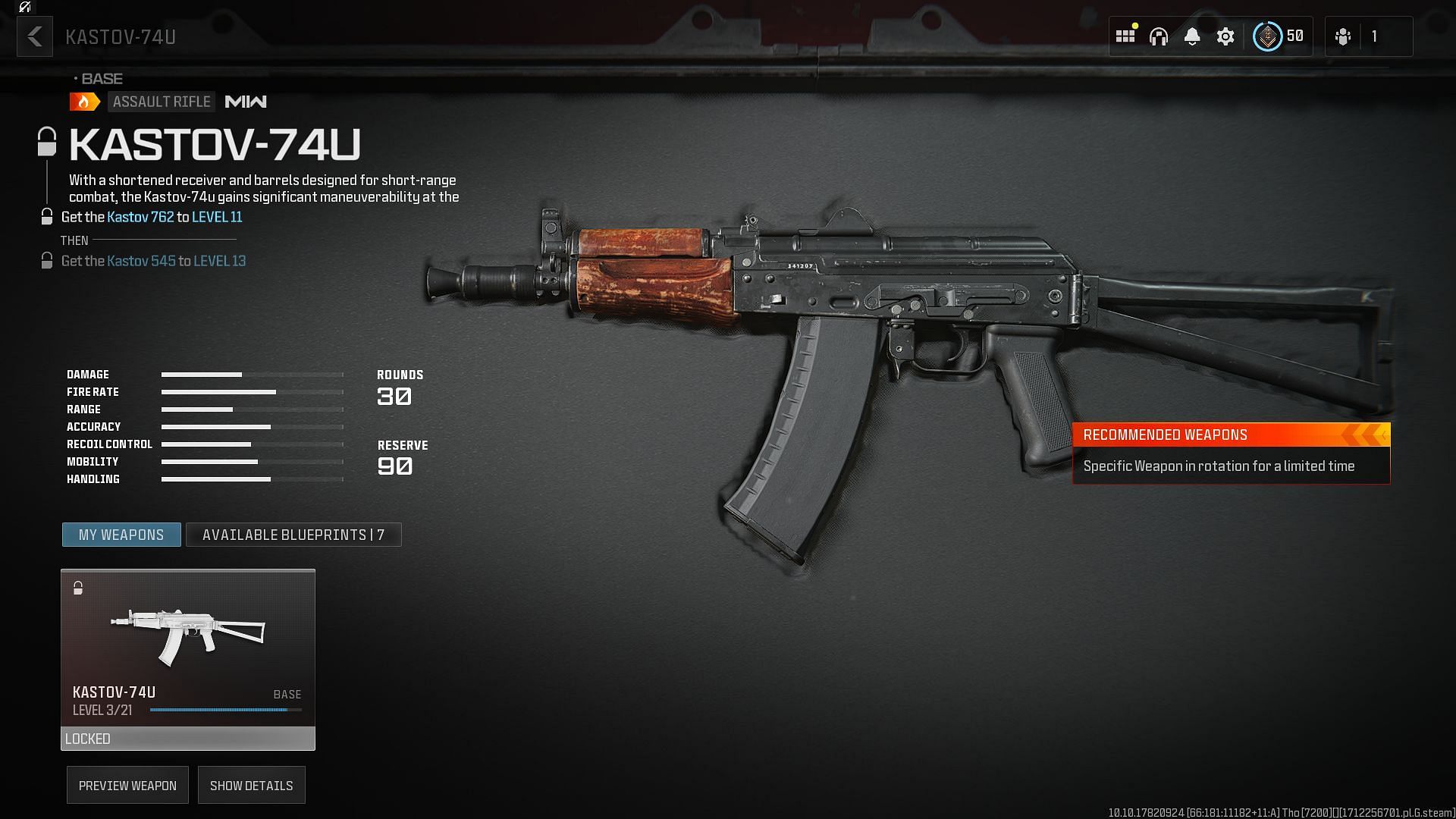Follow the Kastov 545 unlock link
This screenshot has height=819, width=1456.
[x=141, y=261]
